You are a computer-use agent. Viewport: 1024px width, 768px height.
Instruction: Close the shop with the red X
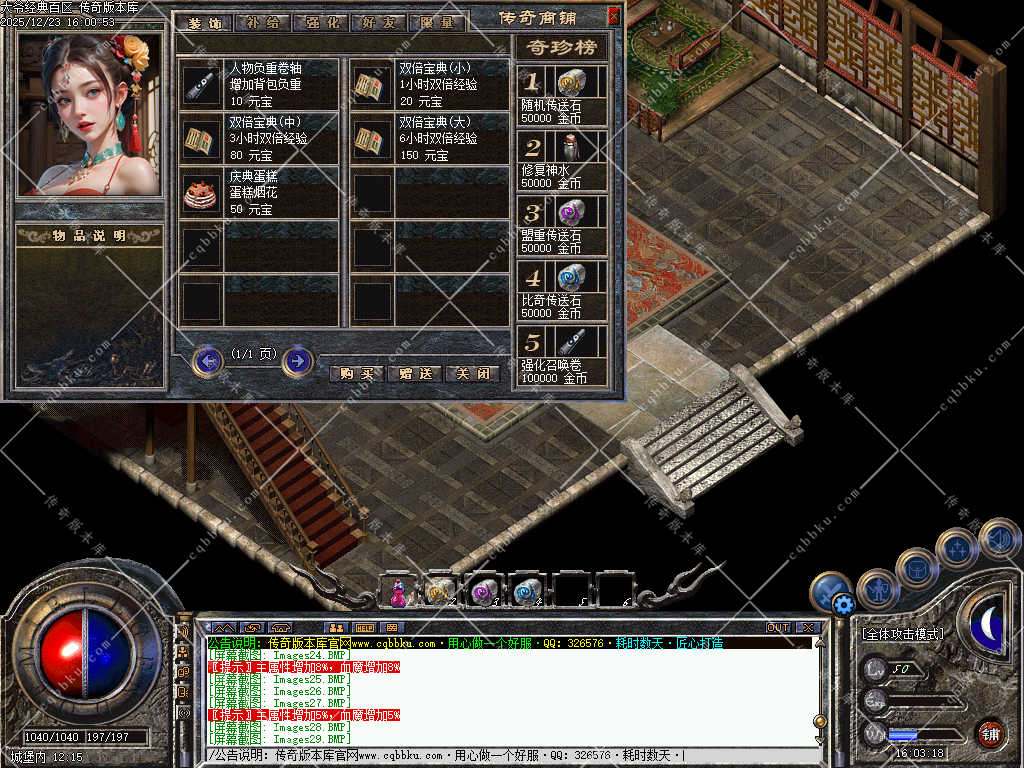click(613, 16)
